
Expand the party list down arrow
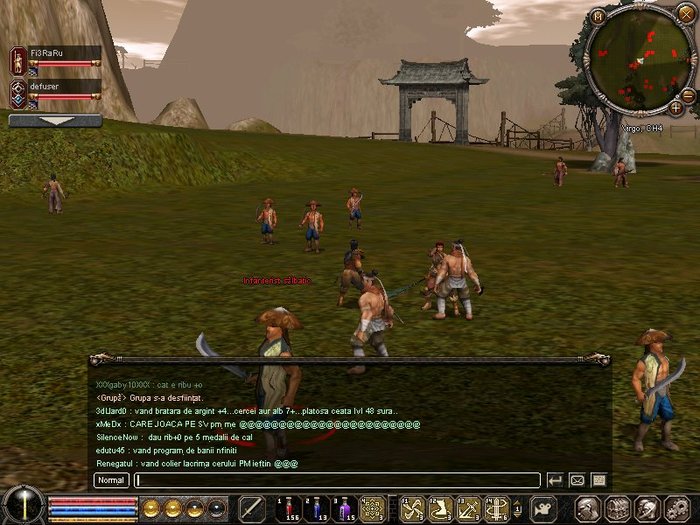point(55,120)
